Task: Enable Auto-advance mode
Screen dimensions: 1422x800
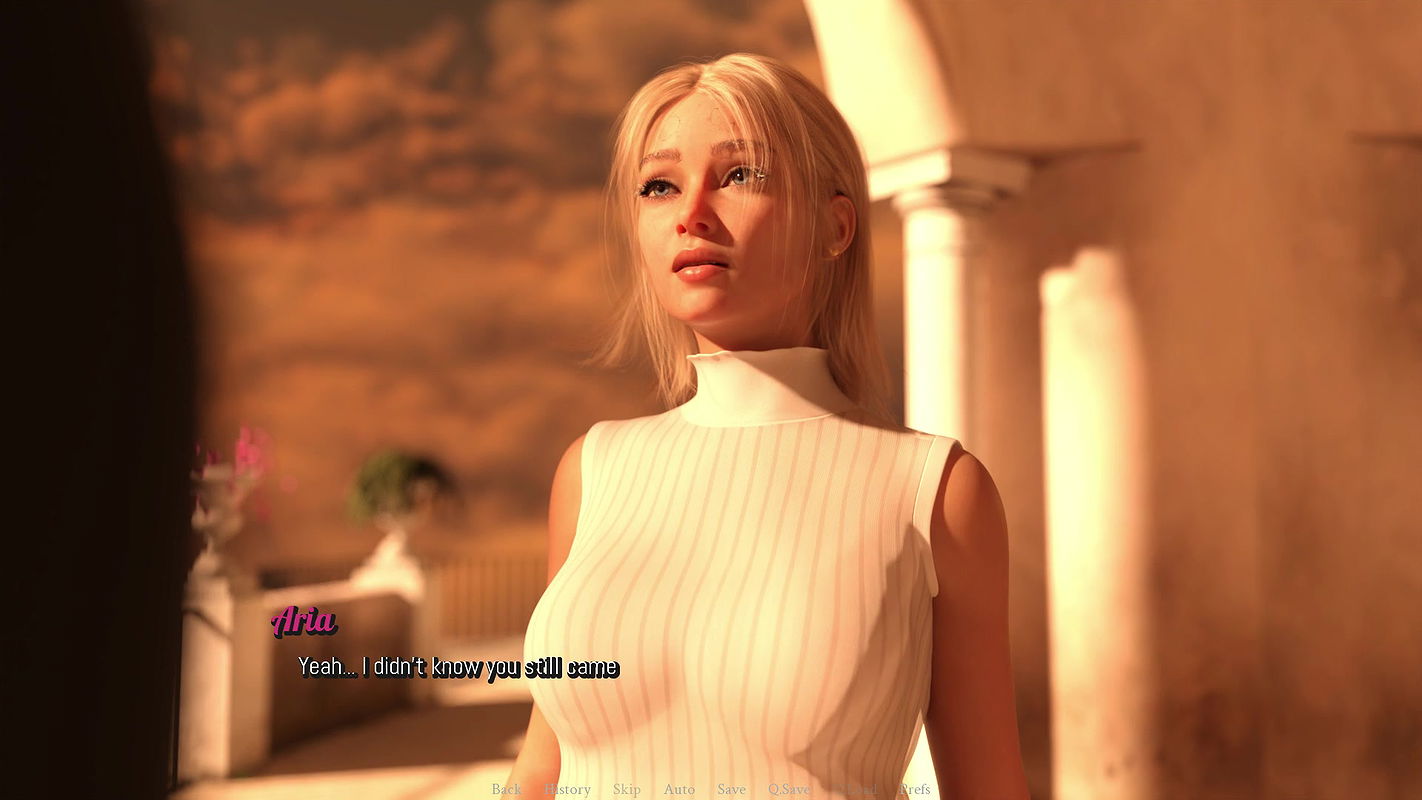Action: point(679,789)
